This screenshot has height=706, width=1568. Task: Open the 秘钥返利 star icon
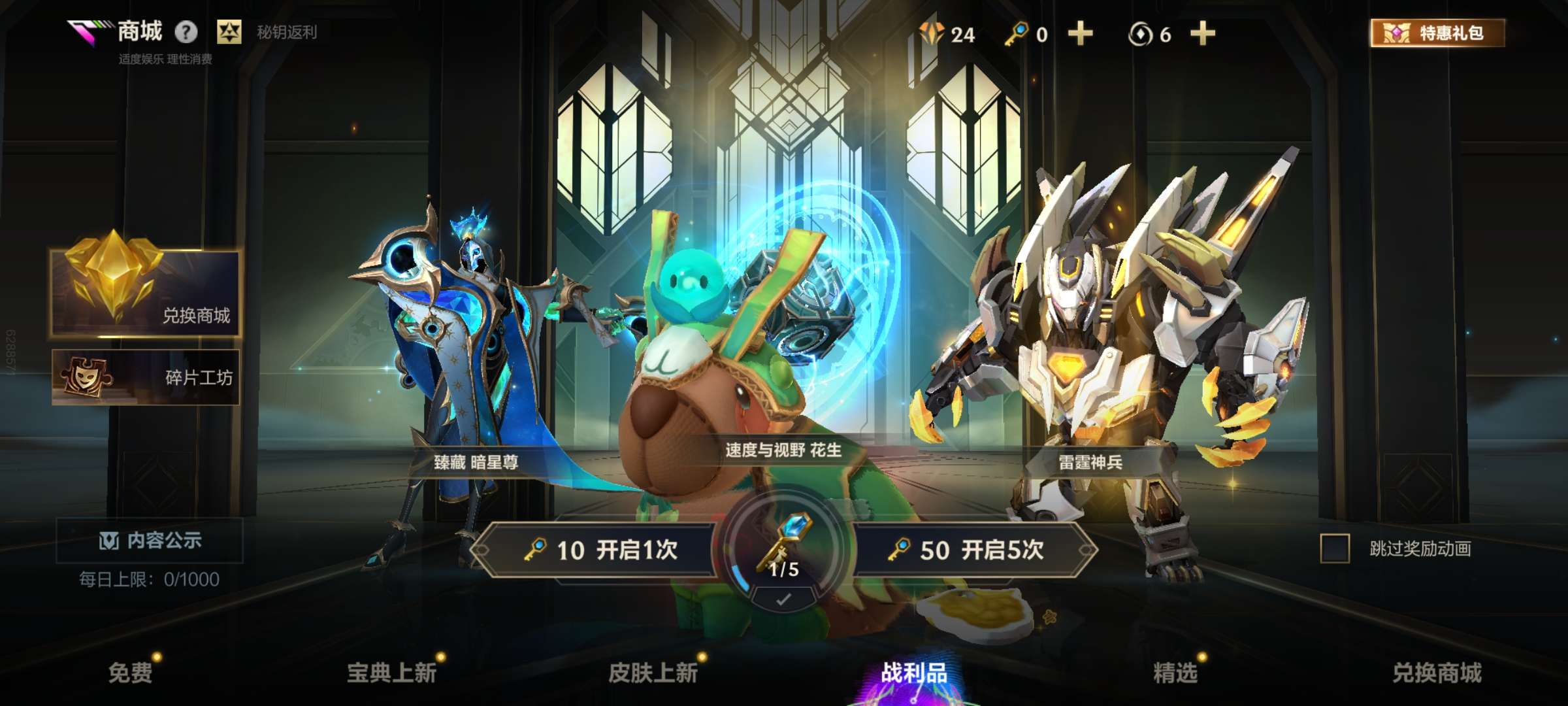[x=228, y=31]
